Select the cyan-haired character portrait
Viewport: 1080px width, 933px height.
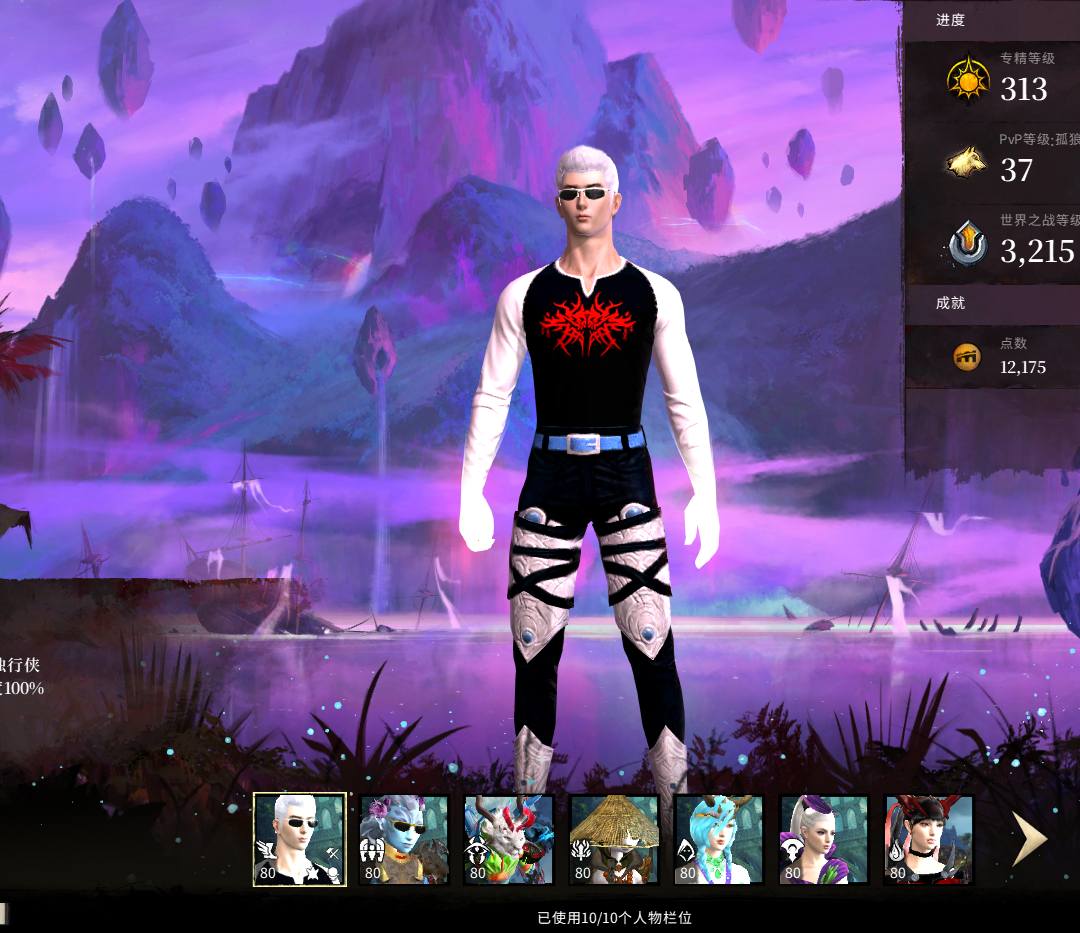(x=718, y=839)
